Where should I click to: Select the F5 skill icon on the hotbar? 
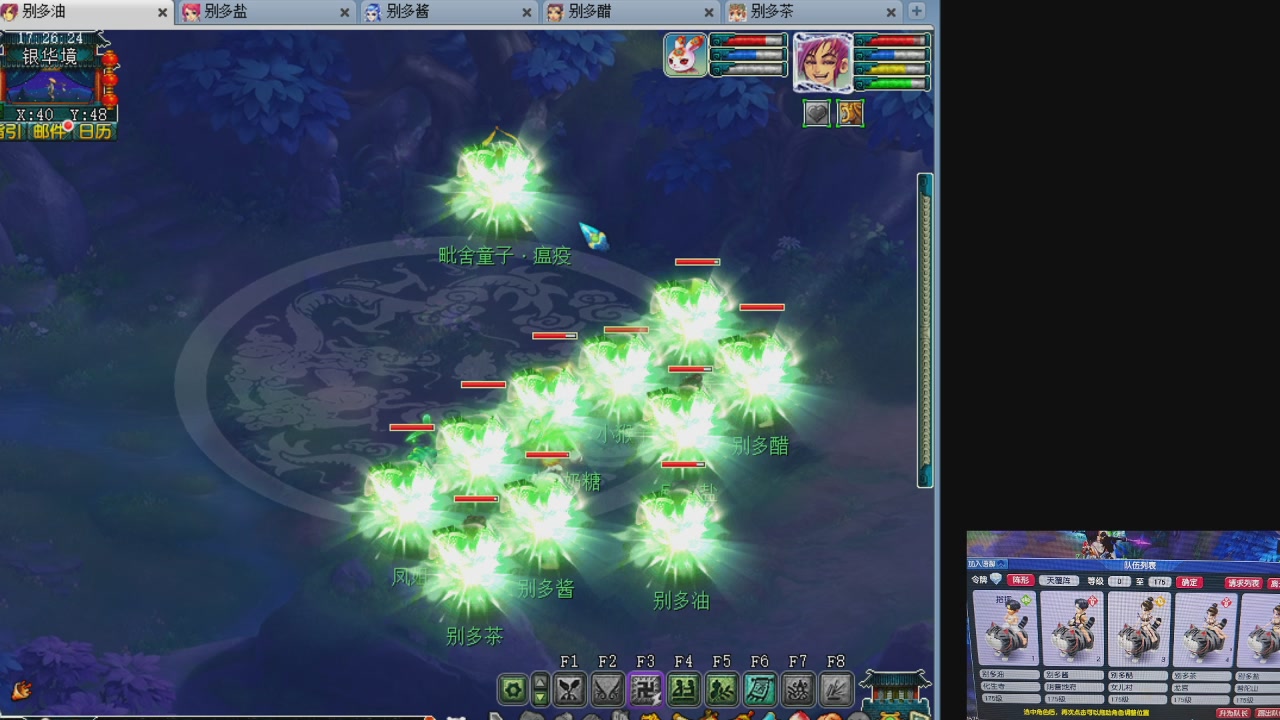[x=723, y=688]
